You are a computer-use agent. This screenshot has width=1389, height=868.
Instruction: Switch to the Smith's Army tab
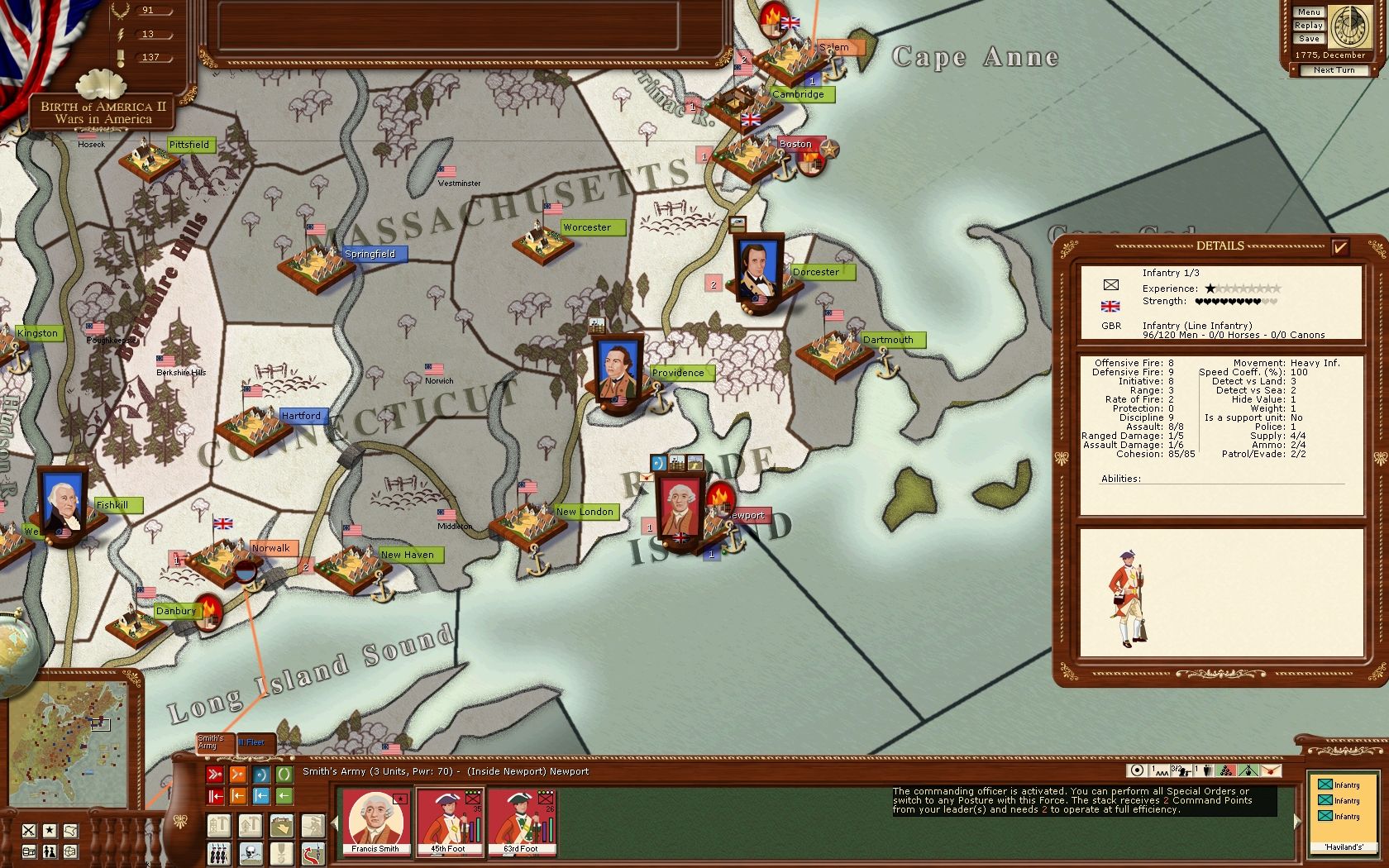[213, 742]
